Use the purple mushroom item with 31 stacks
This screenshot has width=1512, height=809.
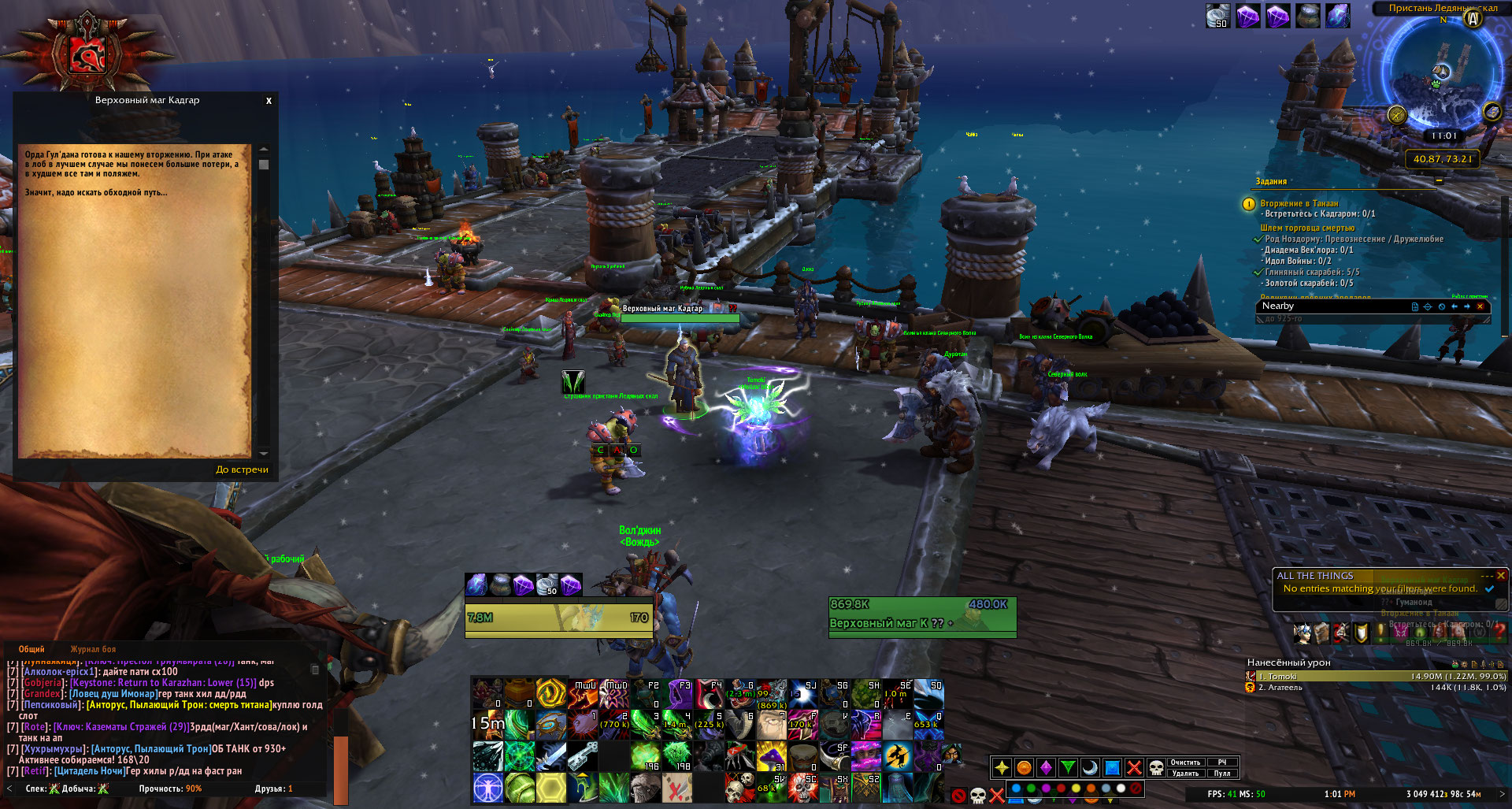point(771,757)
